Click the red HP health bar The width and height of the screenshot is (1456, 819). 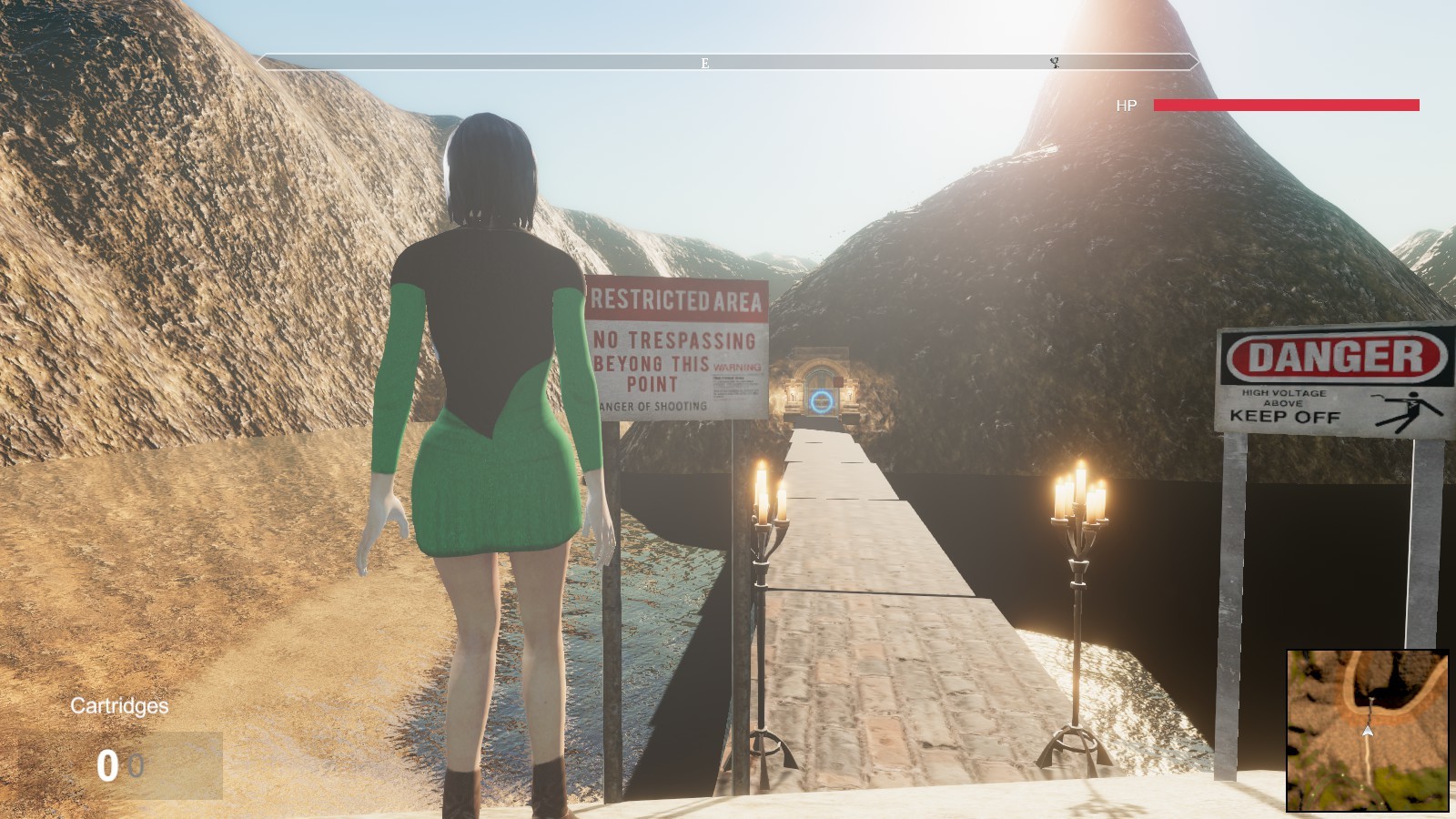pos(1286,104)
